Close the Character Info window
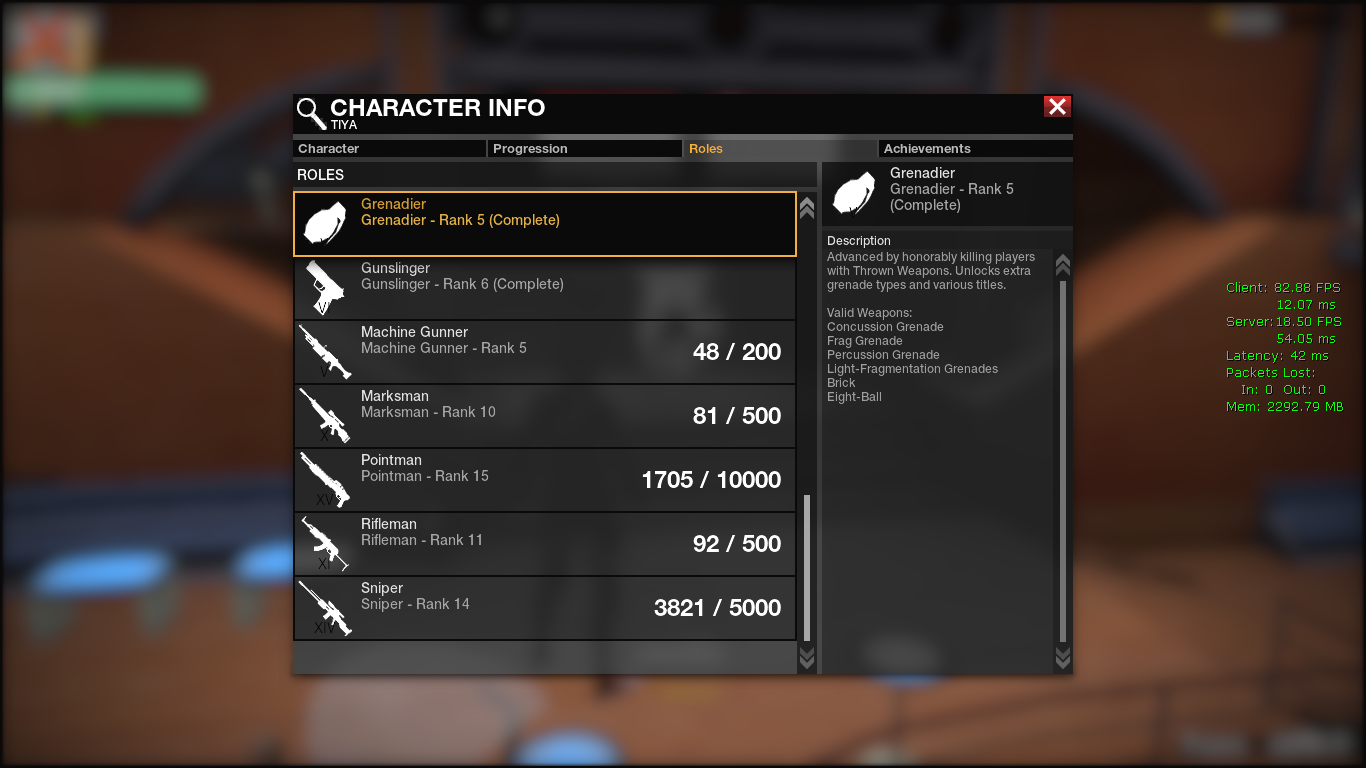This screenshot has width=1366, height=768. [x=1057, y=107]
